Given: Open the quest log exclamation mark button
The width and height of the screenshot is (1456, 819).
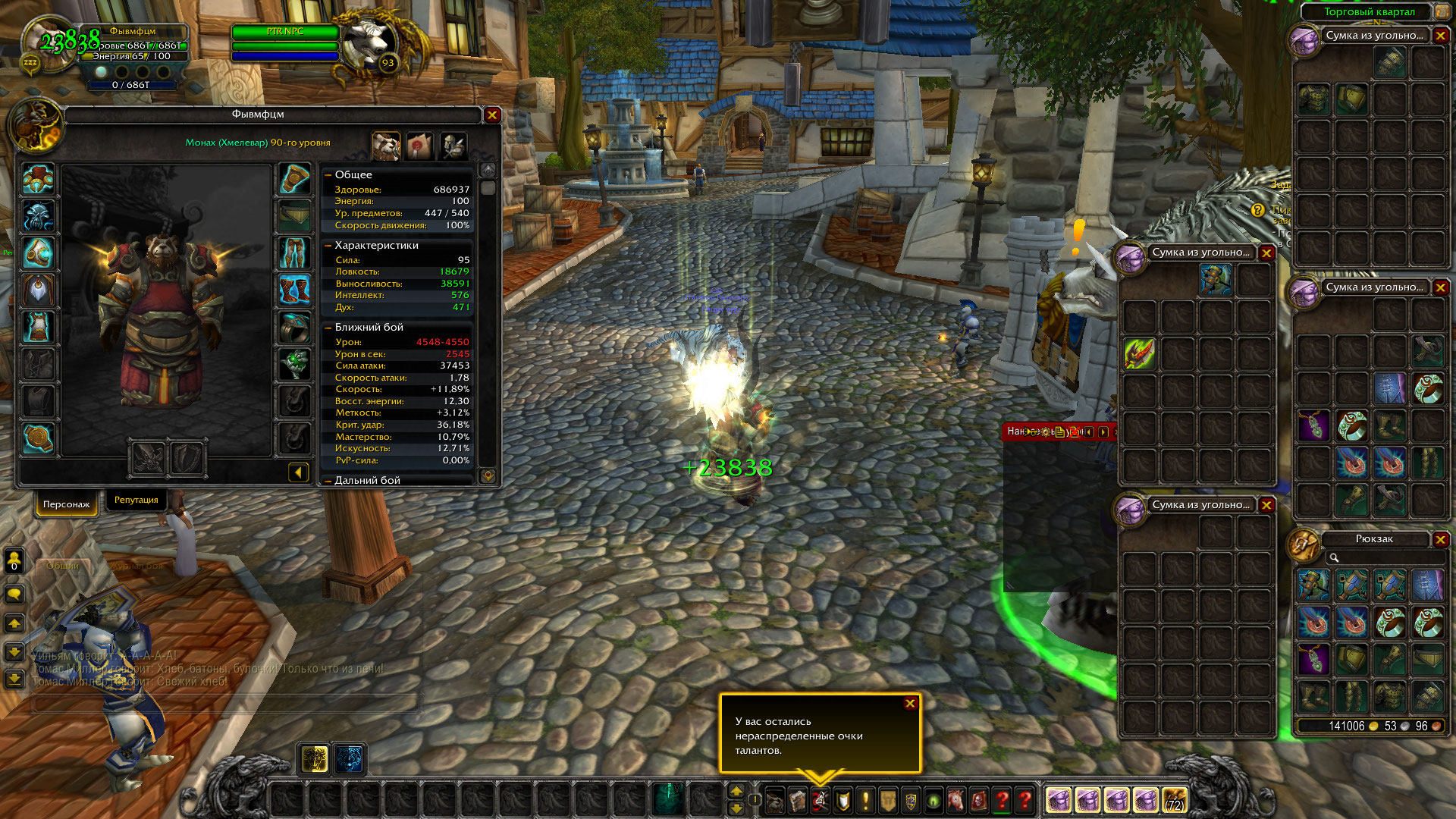Looking at the screenshot, I should pyautogui.click(x=865, y=800).
